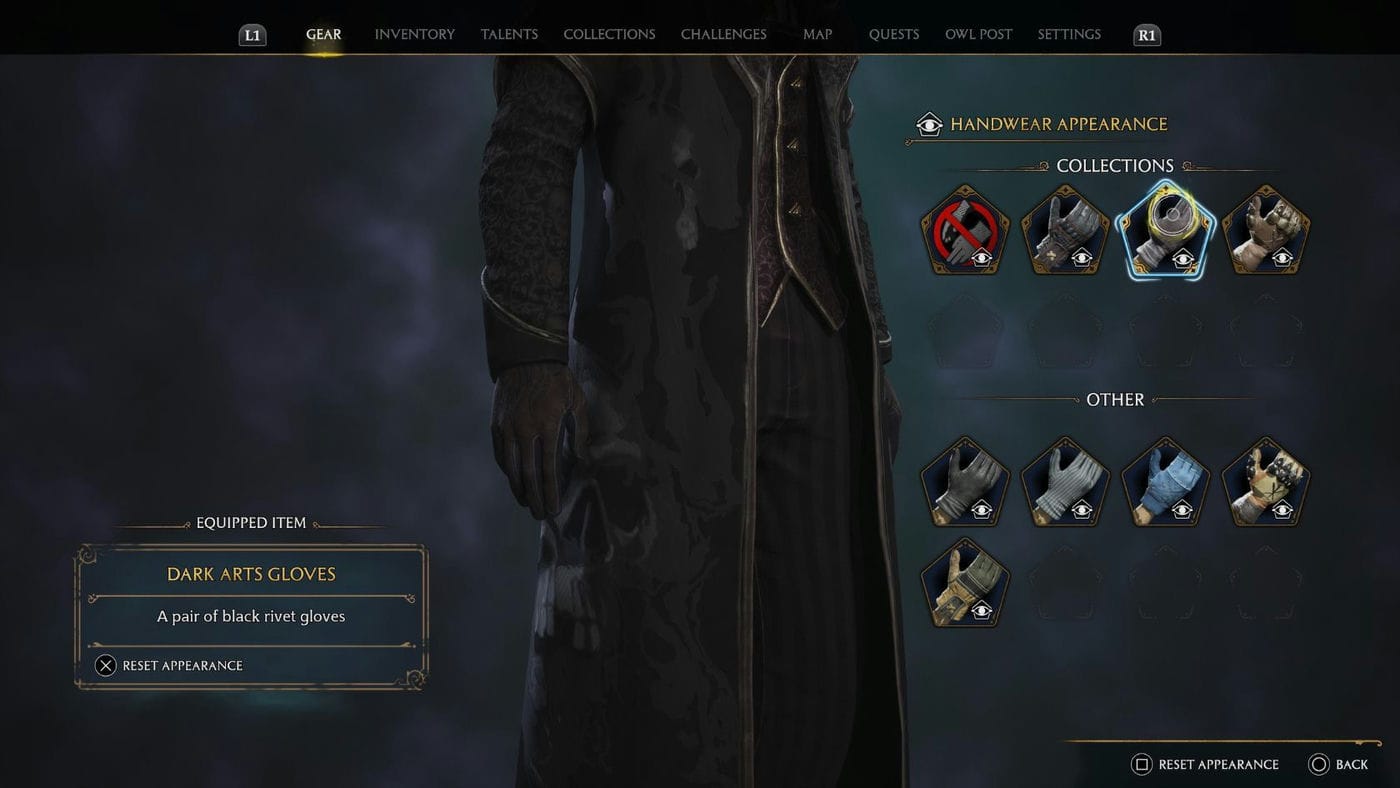Toggle the eye icon on the blue gloves tile

point(1182,510)
